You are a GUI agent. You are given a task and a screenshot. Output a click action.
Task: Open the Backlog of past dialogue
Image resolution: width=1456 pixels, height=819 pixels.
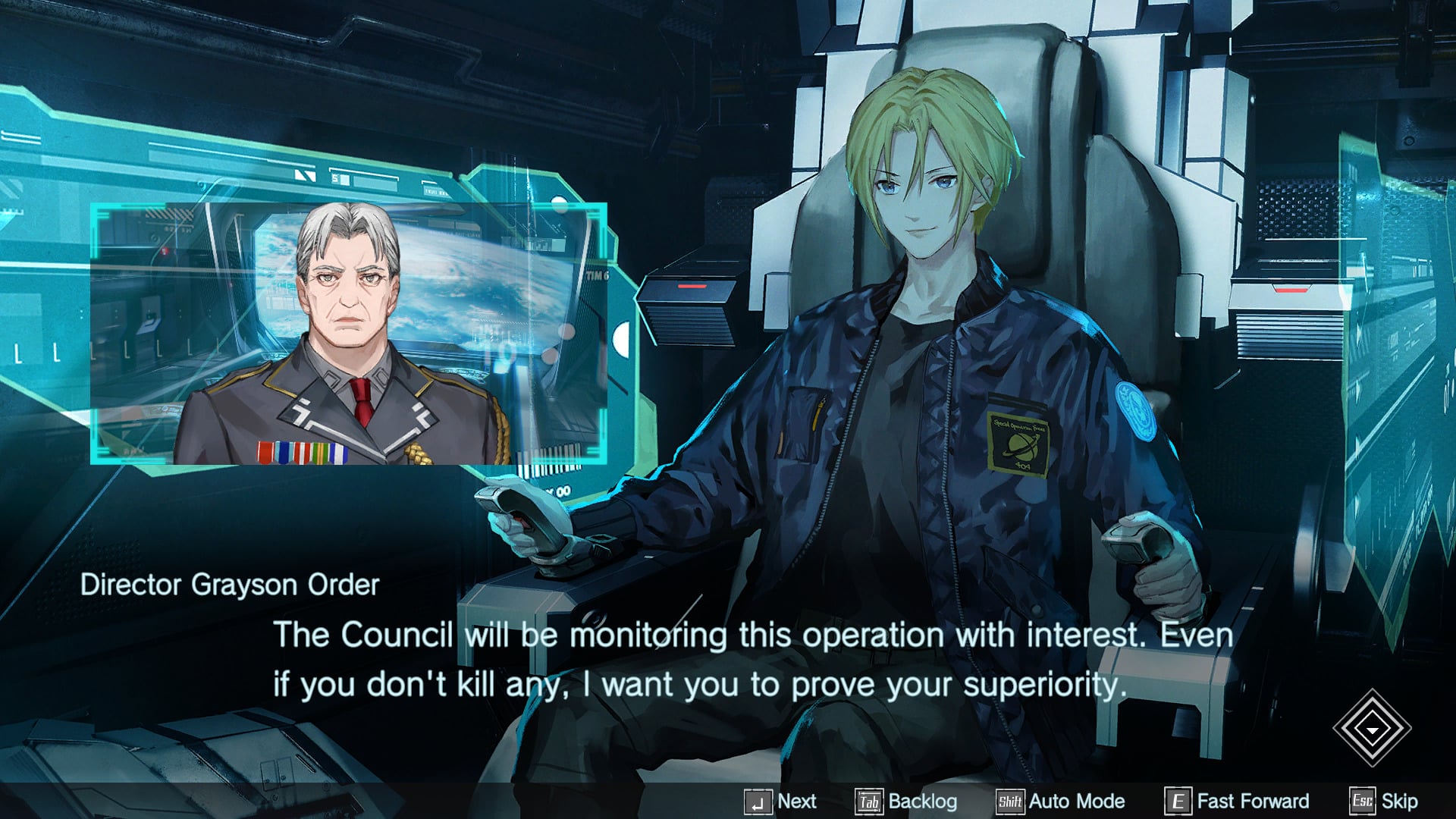point(907,801)
